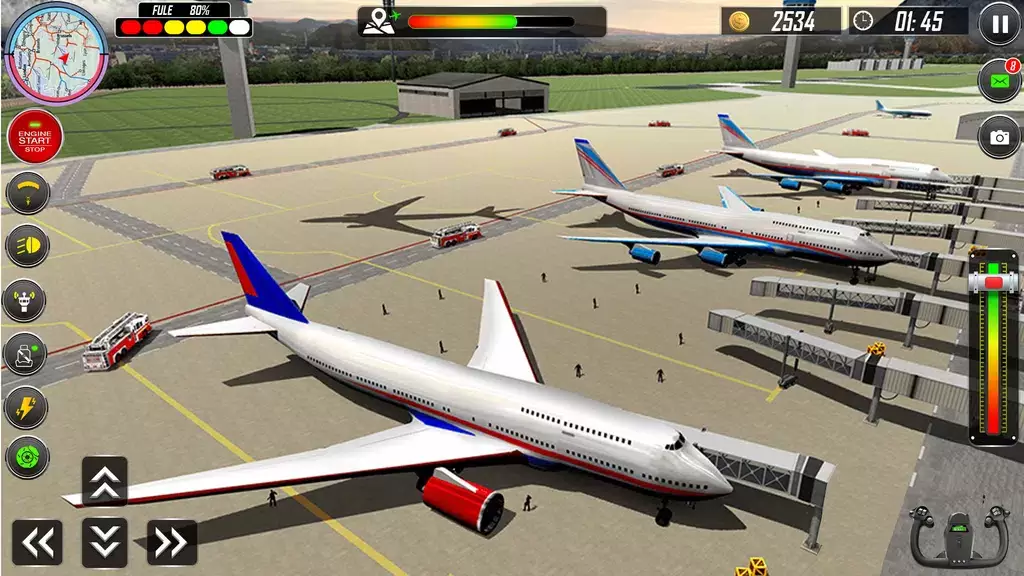
Task: Tap the double up-arrow control
Action: tap(104, 481)
